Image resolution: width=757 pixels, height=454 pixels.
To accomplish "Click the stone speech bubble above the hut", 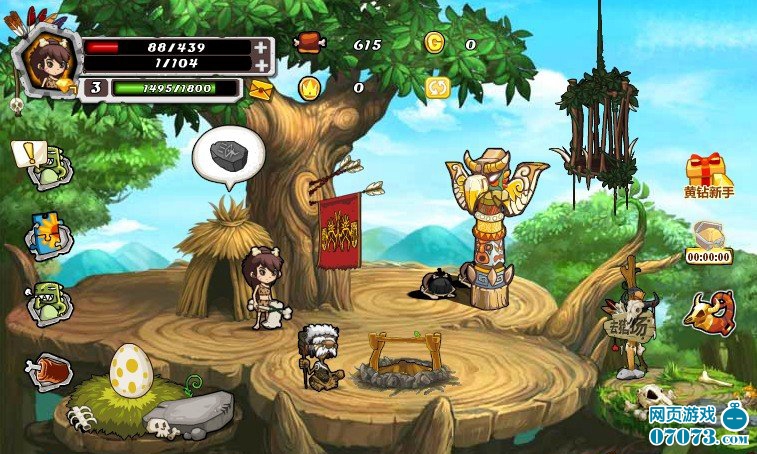I will click(228, 157).
